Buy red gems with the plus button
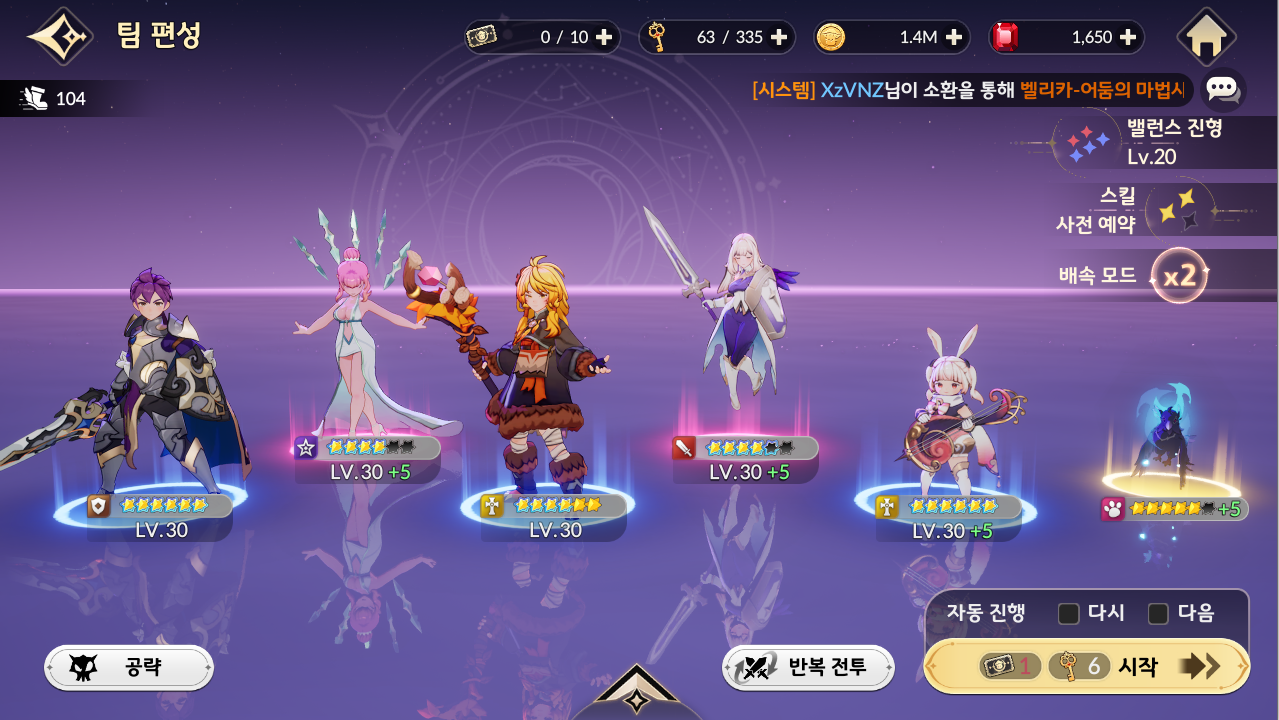This screenshot has width=1279, height=720. click(1128, 37)
